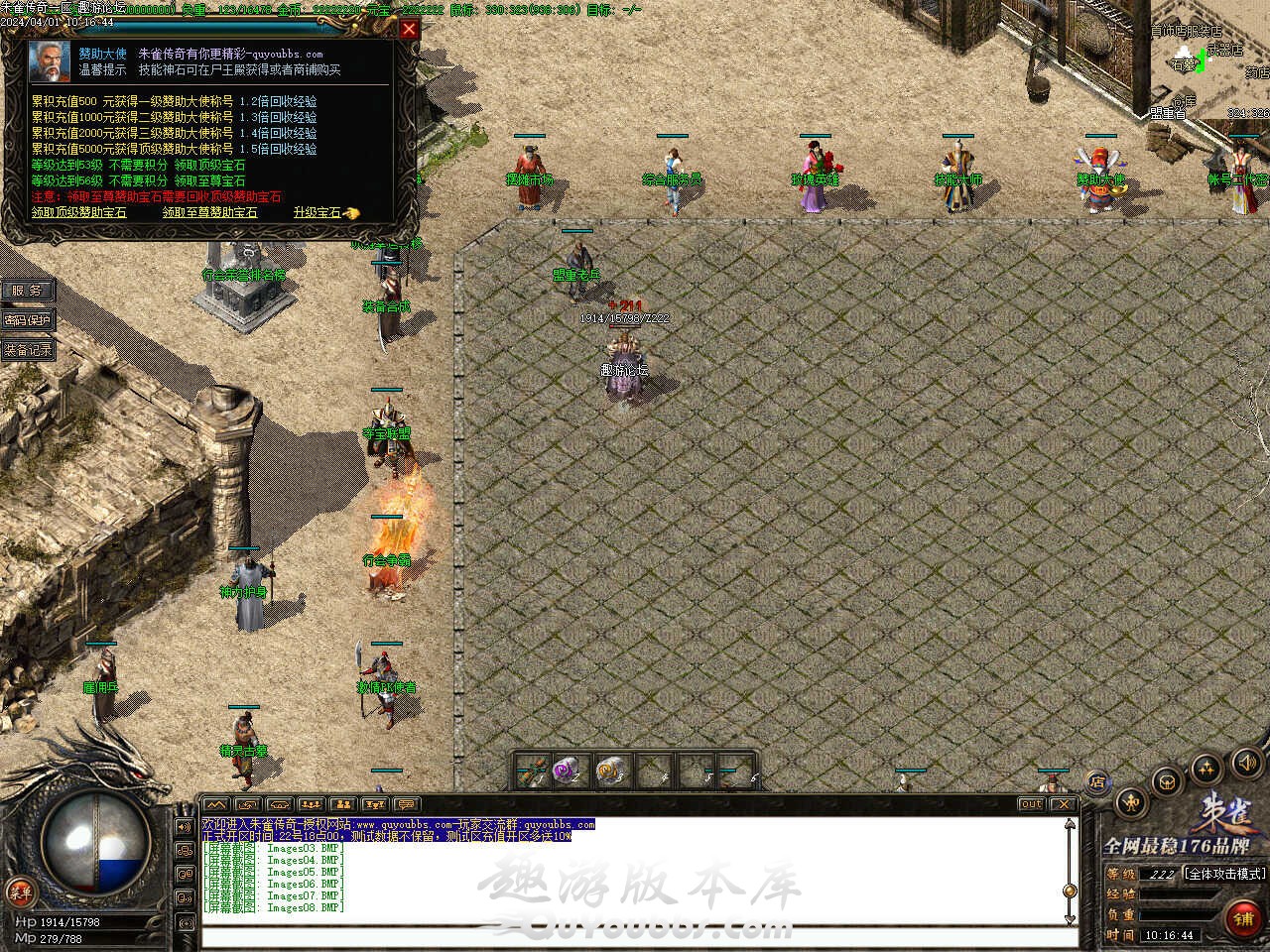The height and width of the screenshot is (952, 1270).
Task: Choose 领取顶级赞助宝石 dialog option
Action: [x=79, y=212]
